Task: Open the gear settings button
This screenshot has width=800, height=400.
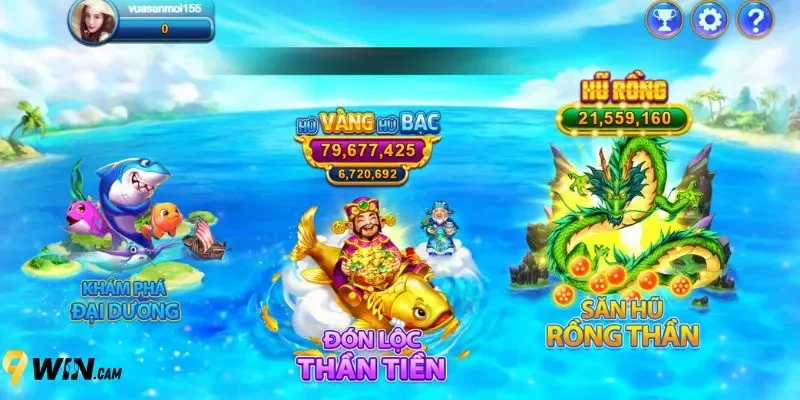Action: pos(710,18)
